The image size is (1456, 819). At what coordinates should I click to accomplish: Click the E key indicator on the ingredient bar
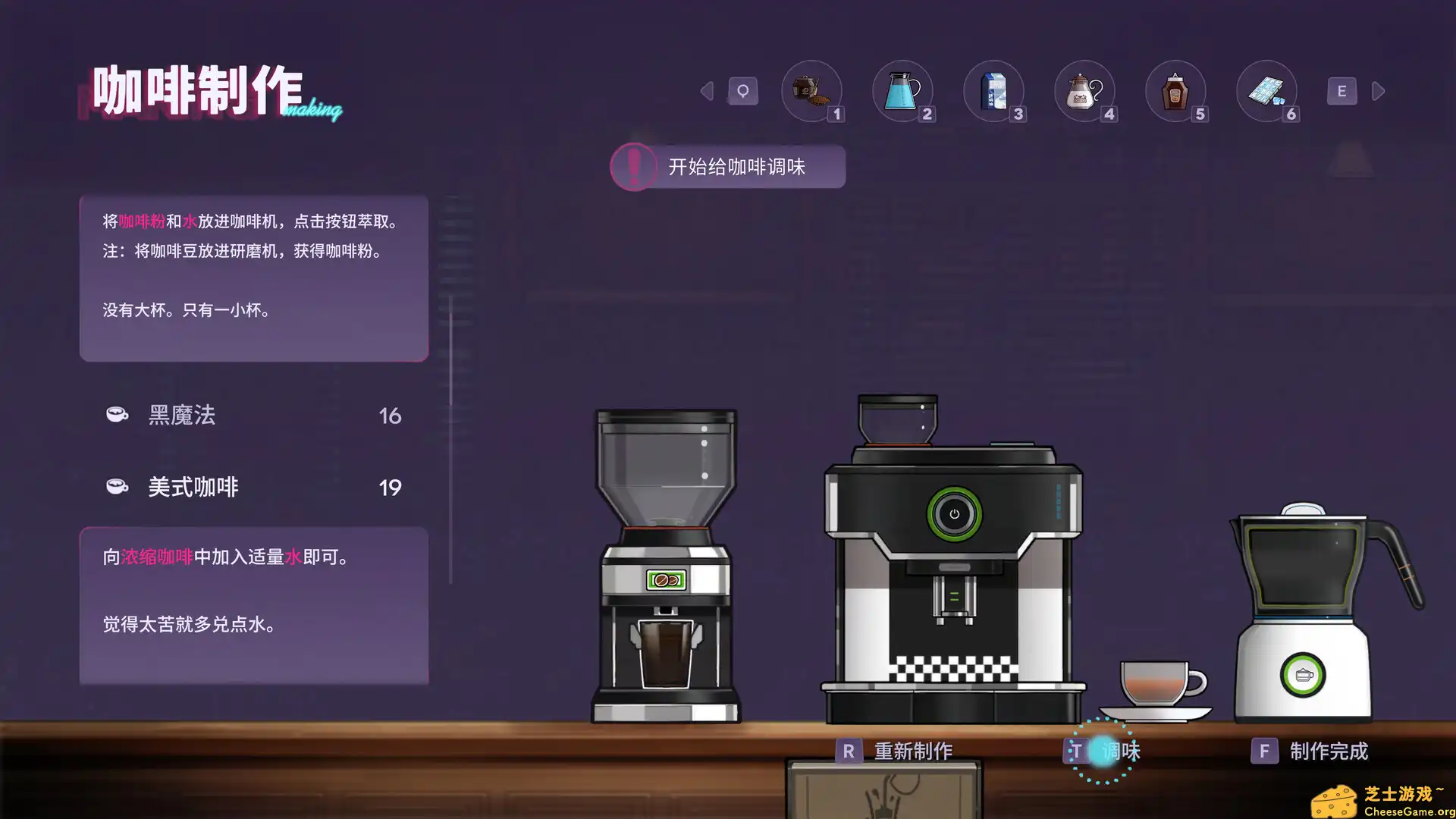click(1341, 90)
